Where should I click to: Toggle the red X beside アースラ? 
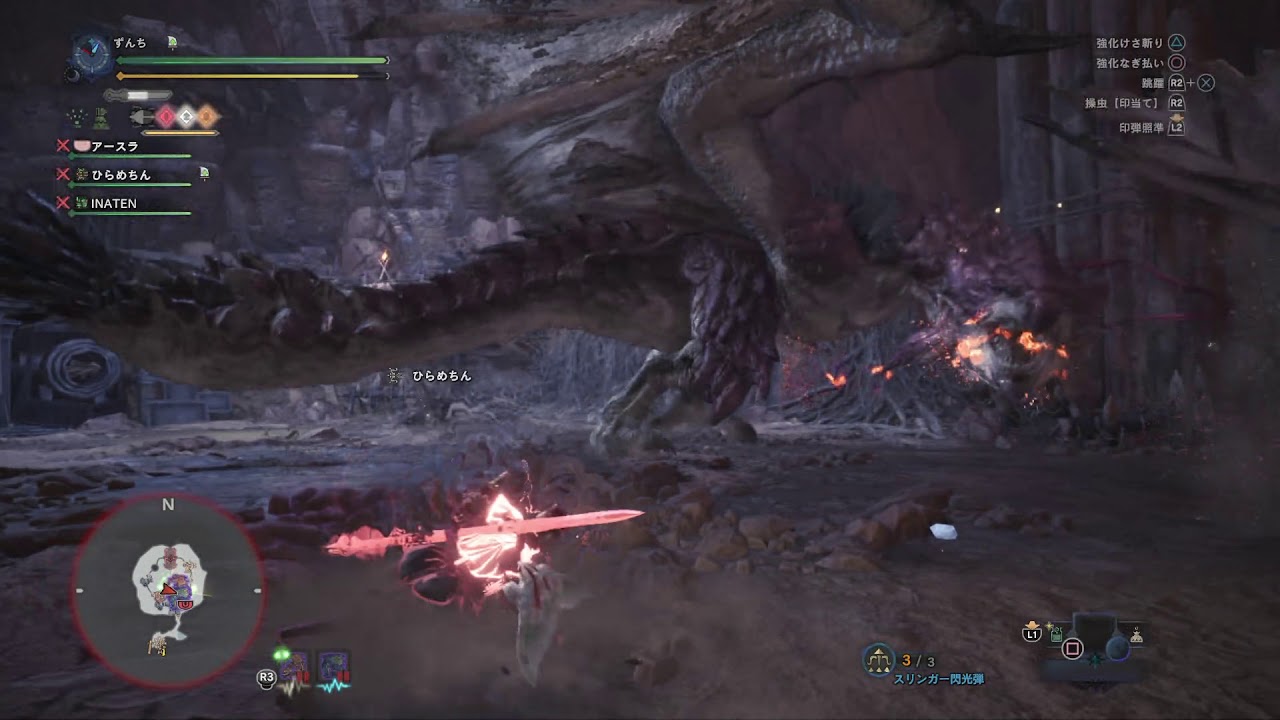click(63, 144)
